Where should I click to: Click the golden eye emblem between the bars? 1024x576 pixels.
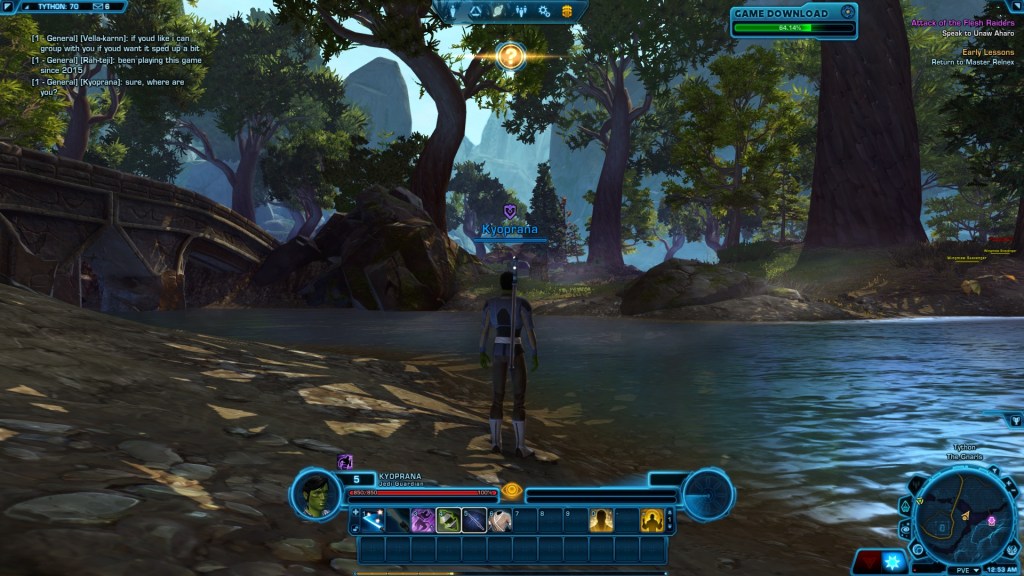pos(512,491)
